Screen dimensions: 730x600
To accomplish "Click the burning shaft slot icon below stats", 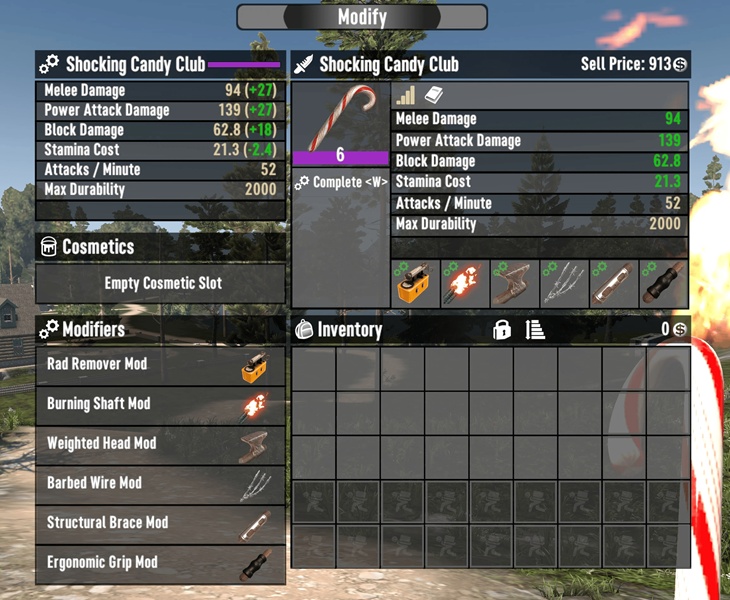I will coord(466,284).
